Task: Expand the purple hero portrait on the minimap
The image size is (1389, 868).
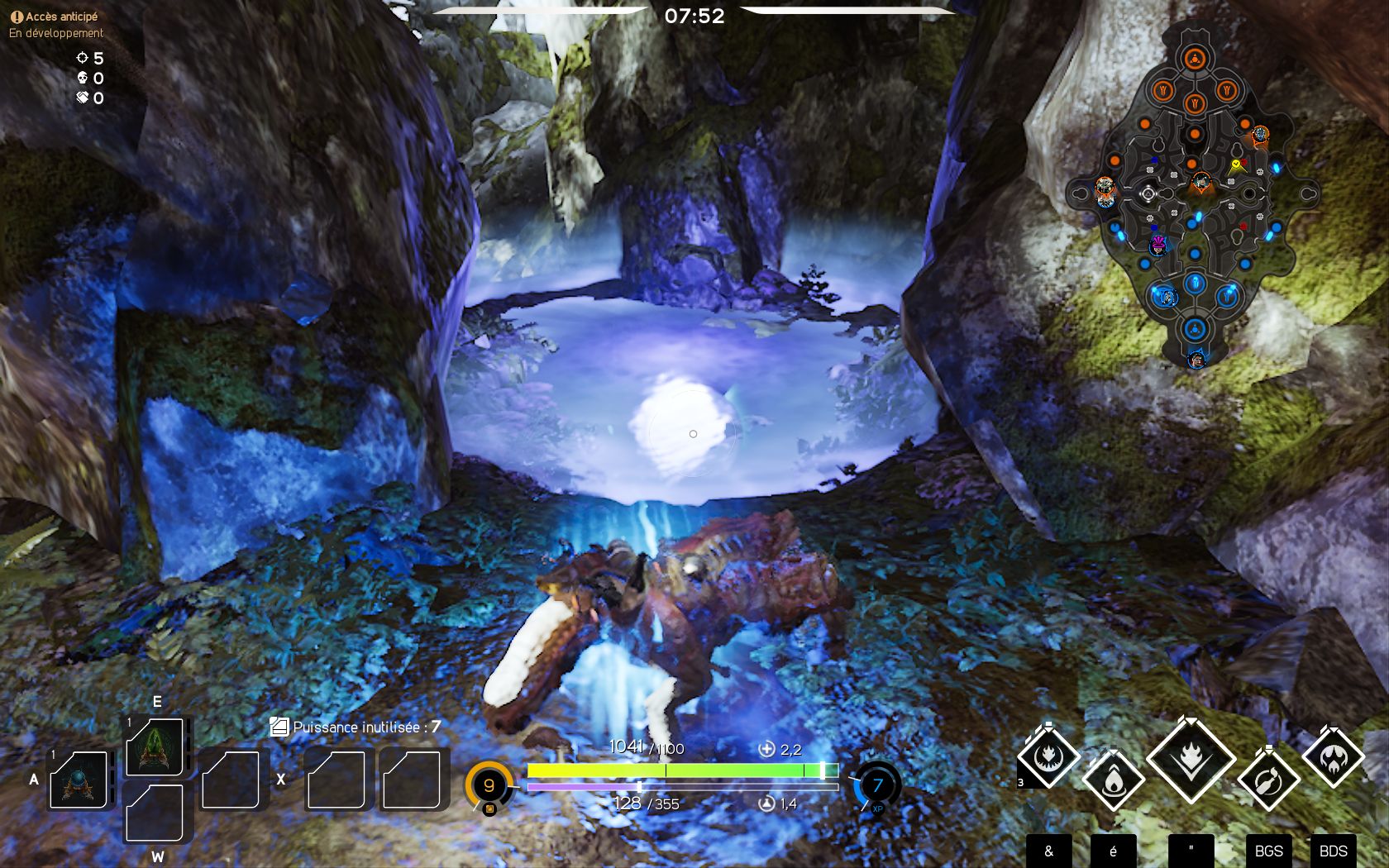Action: click(x=1157, y=244)
